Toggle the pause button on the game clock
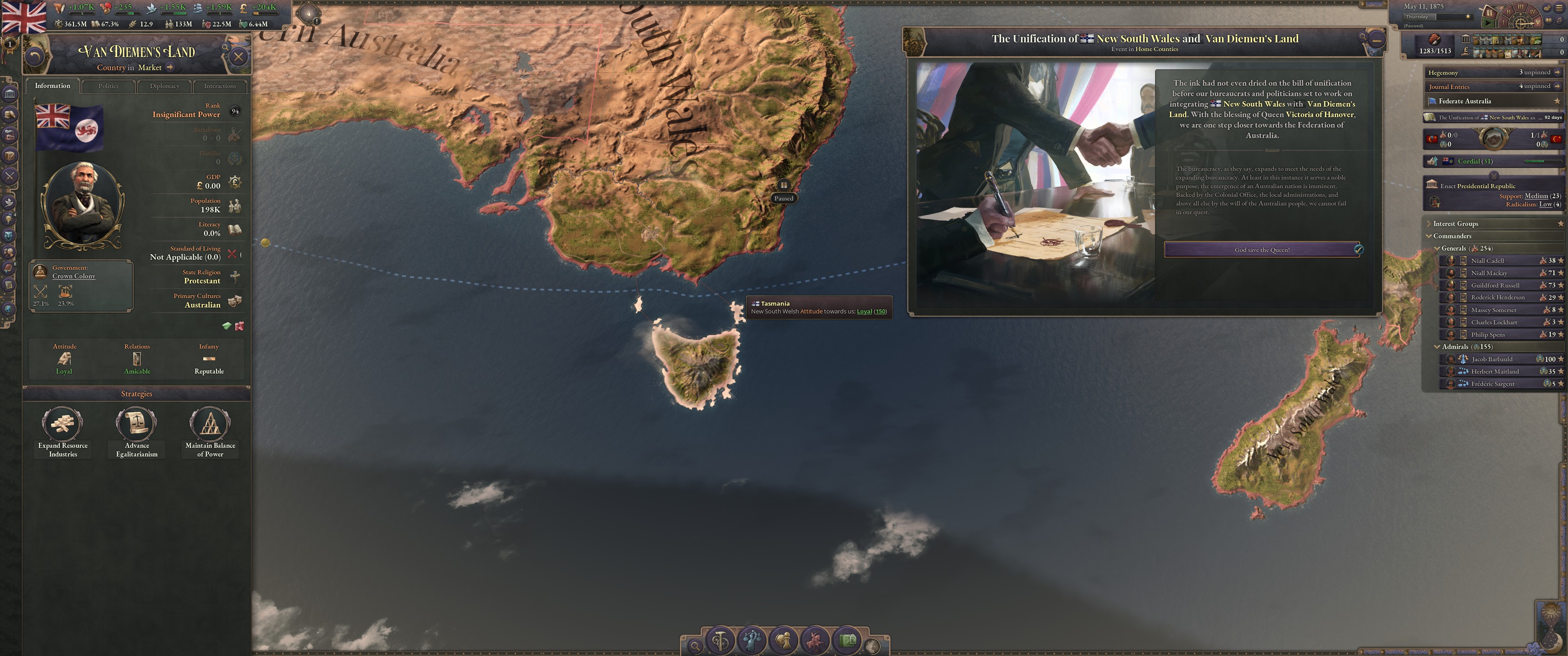The width and height of the screenshot is (1568, 656). tap(1490, 13)
